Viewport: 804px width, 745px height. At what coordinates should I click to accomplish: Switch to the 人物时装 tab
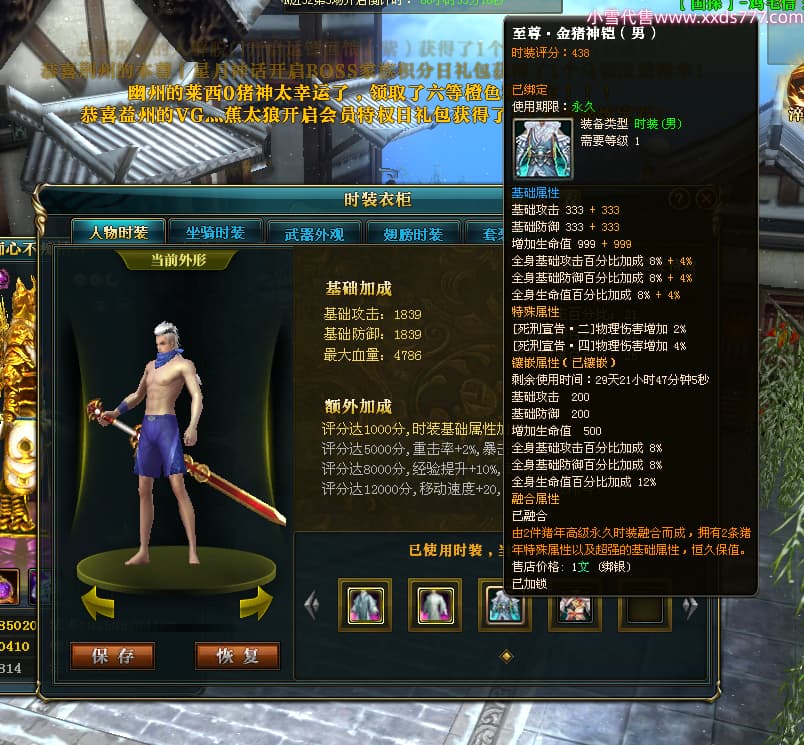(119, 233)
